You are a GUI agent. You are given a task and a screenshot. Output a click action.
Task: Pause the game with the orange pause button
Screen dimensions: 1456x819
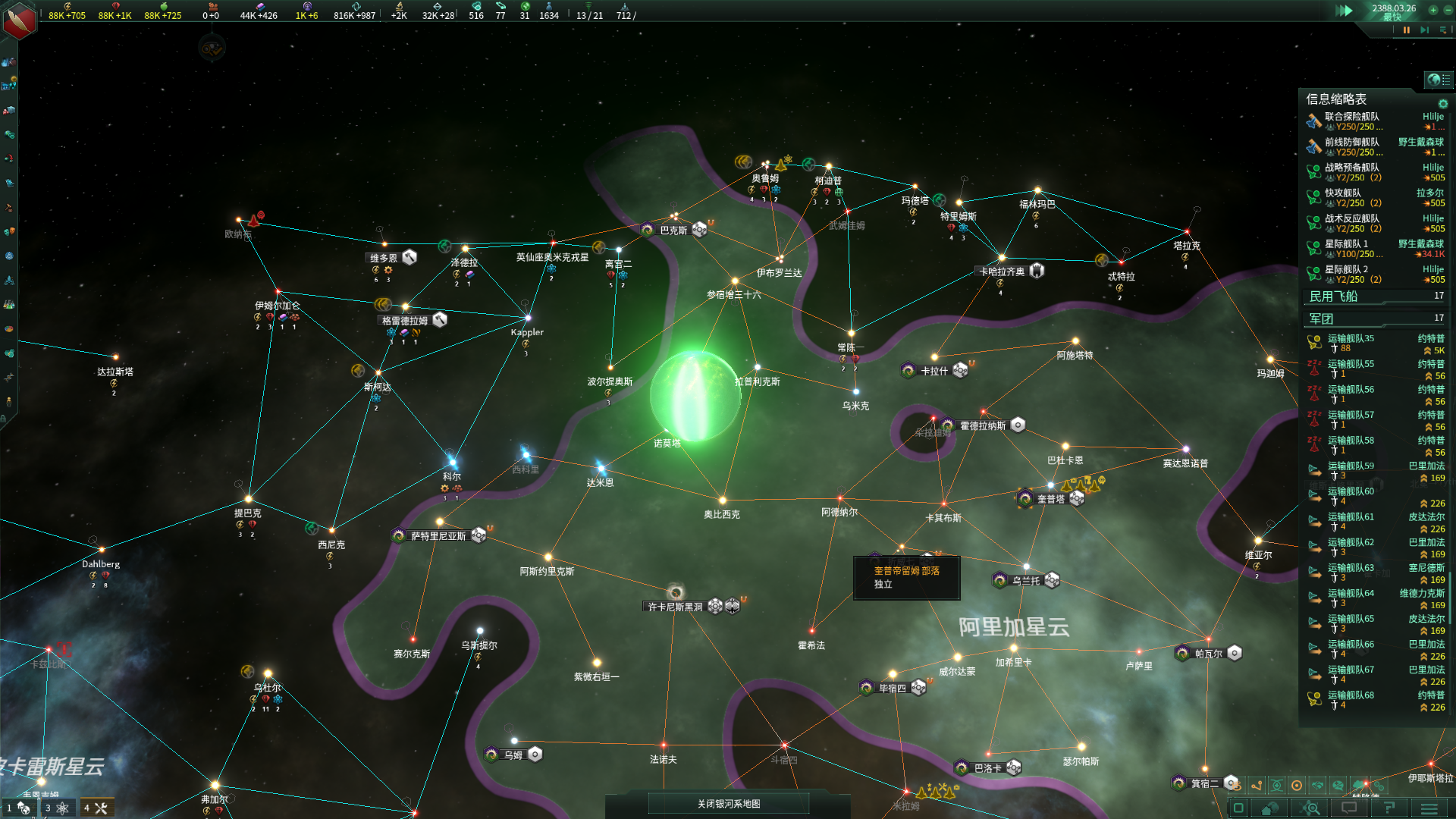tap(1407, 30)
